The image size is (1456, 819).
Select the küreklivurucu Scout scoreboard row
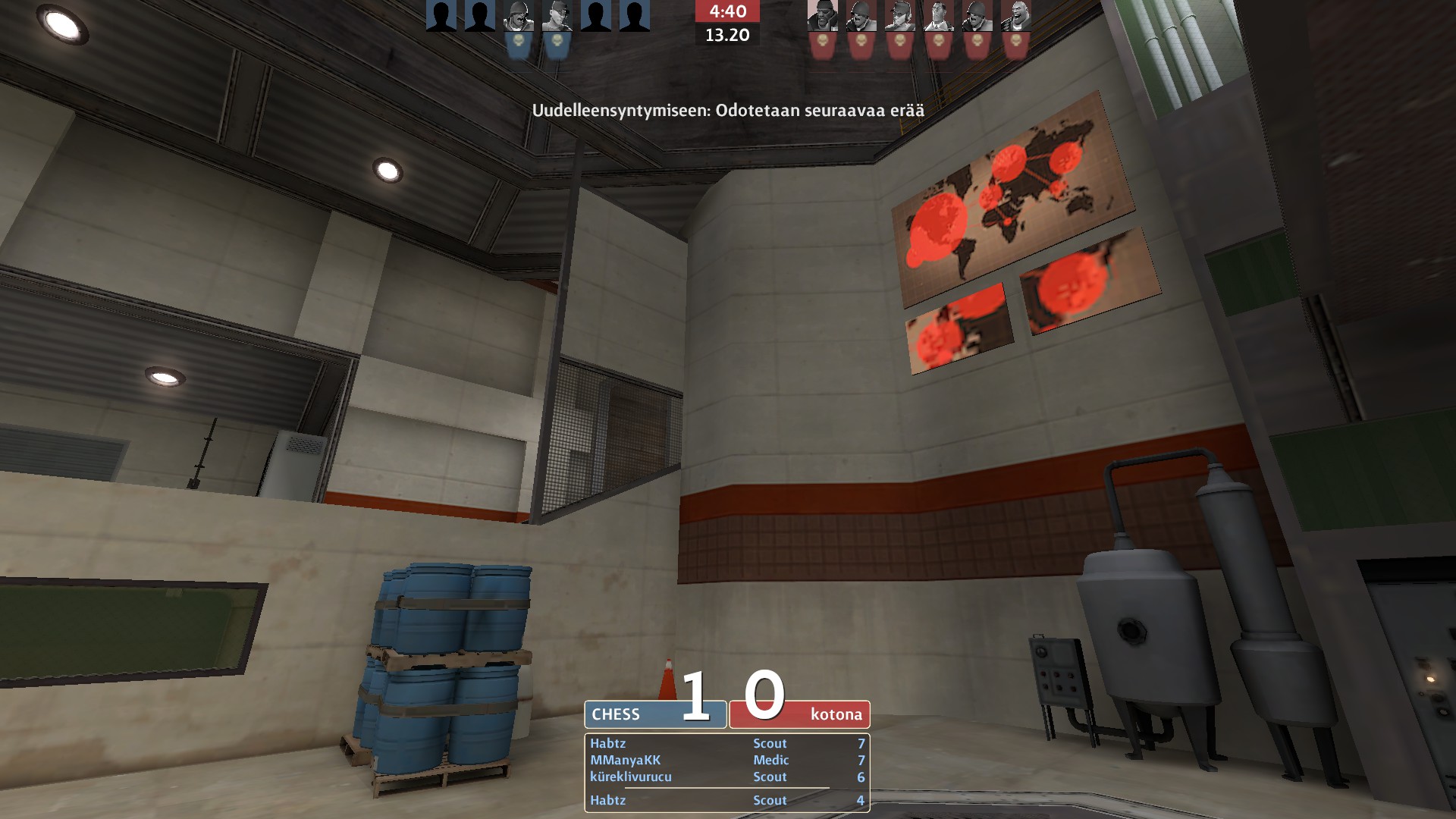[x=726, y=777]
